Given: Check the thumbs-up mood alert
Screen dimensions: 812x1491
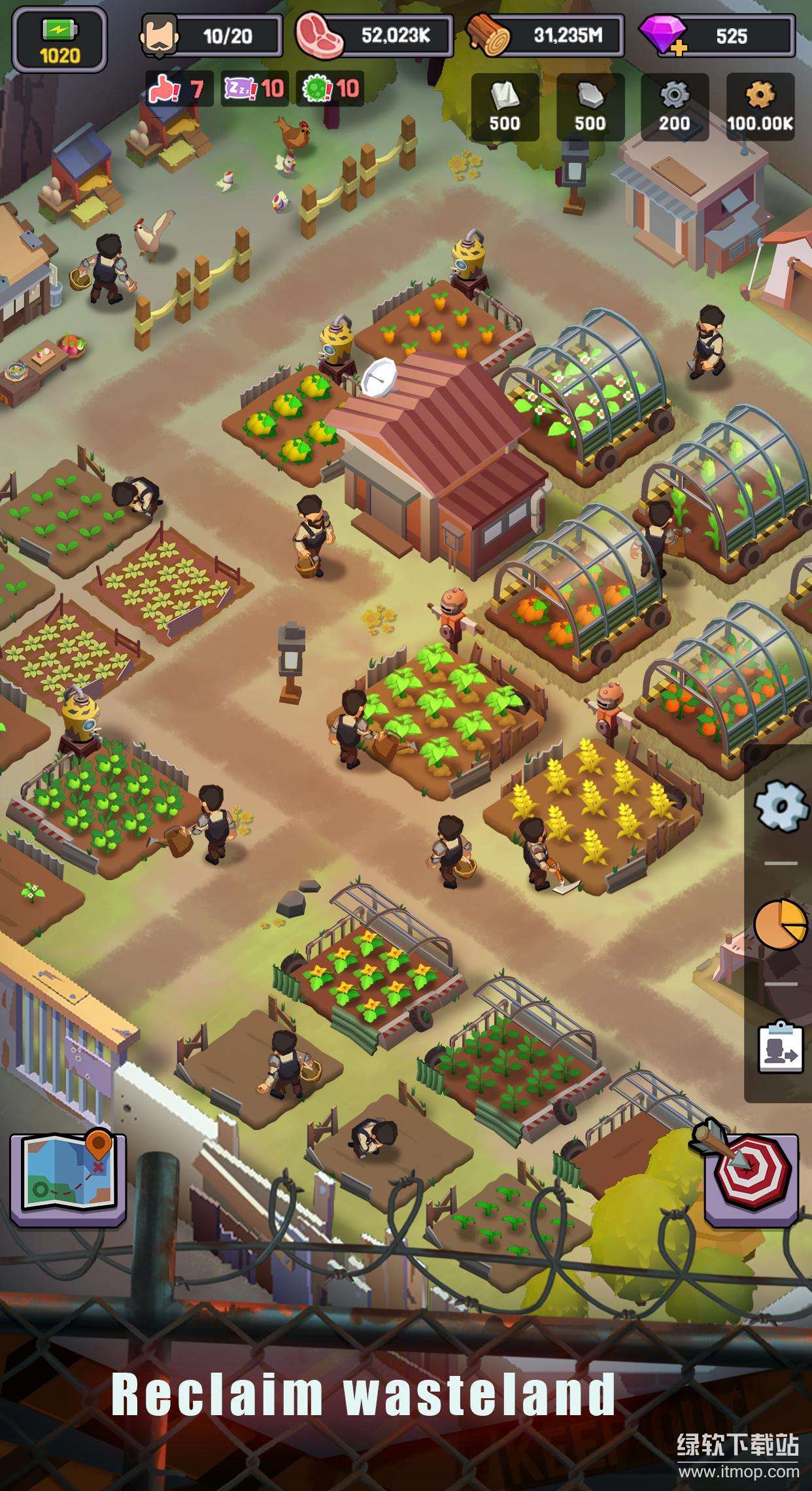Looking at the screenshot, I should pyautogui.click(x=177, y=88).
